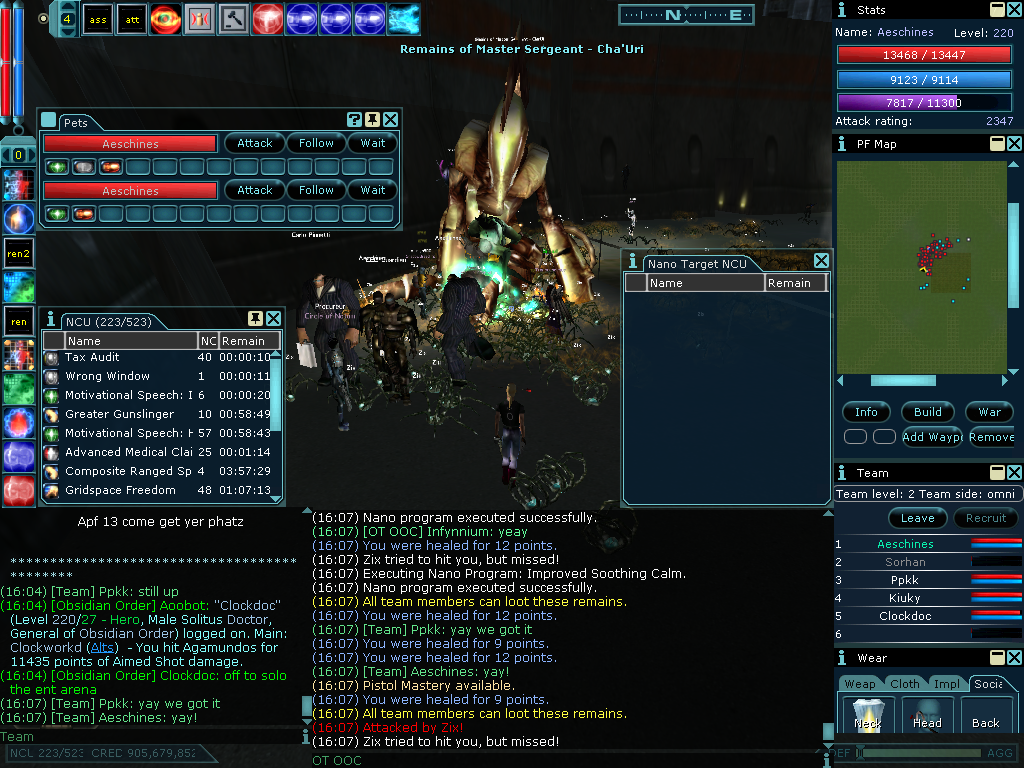
Task: Open the Alts link in chat
Action: tap(102, 647)
